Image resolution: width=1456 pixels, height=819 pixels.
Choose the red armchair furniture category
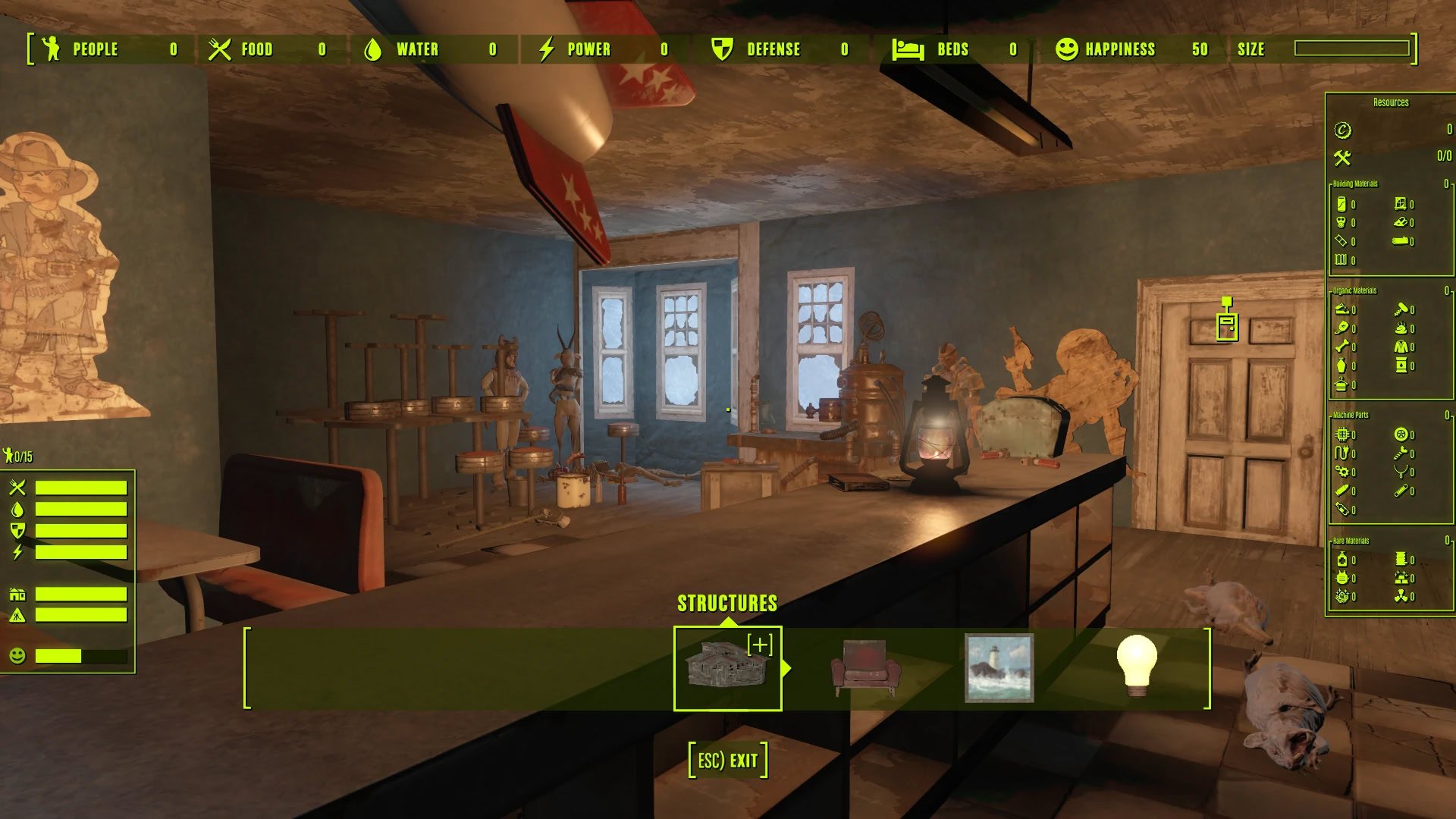(865, 668)
